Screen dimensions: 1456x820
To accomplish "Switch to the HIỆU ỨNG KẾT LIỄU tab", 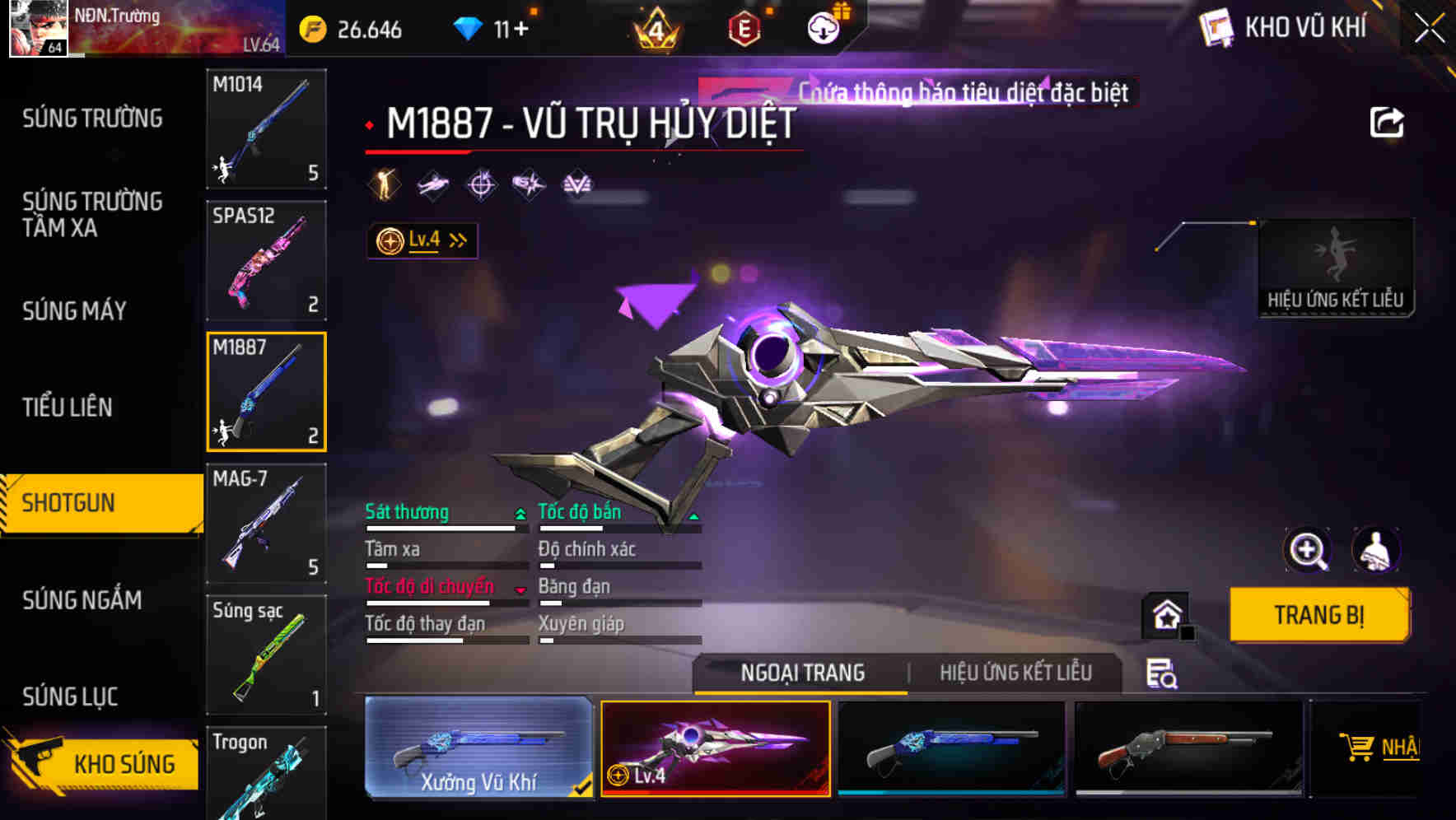I will point(1016,673).
